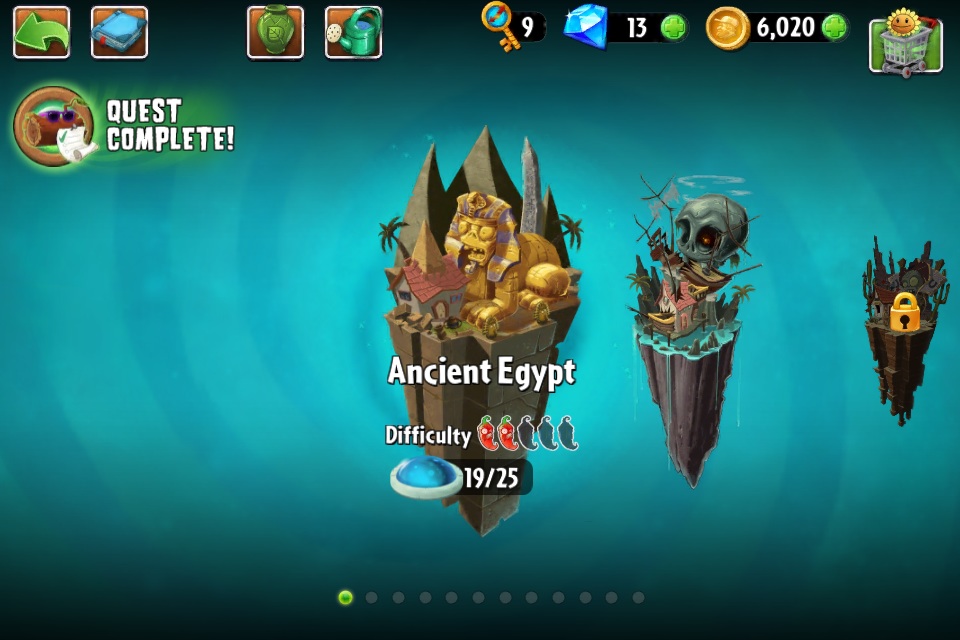960x640 pixels.
Task: Buy more coins with the green plus
Action: coord(834,28)
